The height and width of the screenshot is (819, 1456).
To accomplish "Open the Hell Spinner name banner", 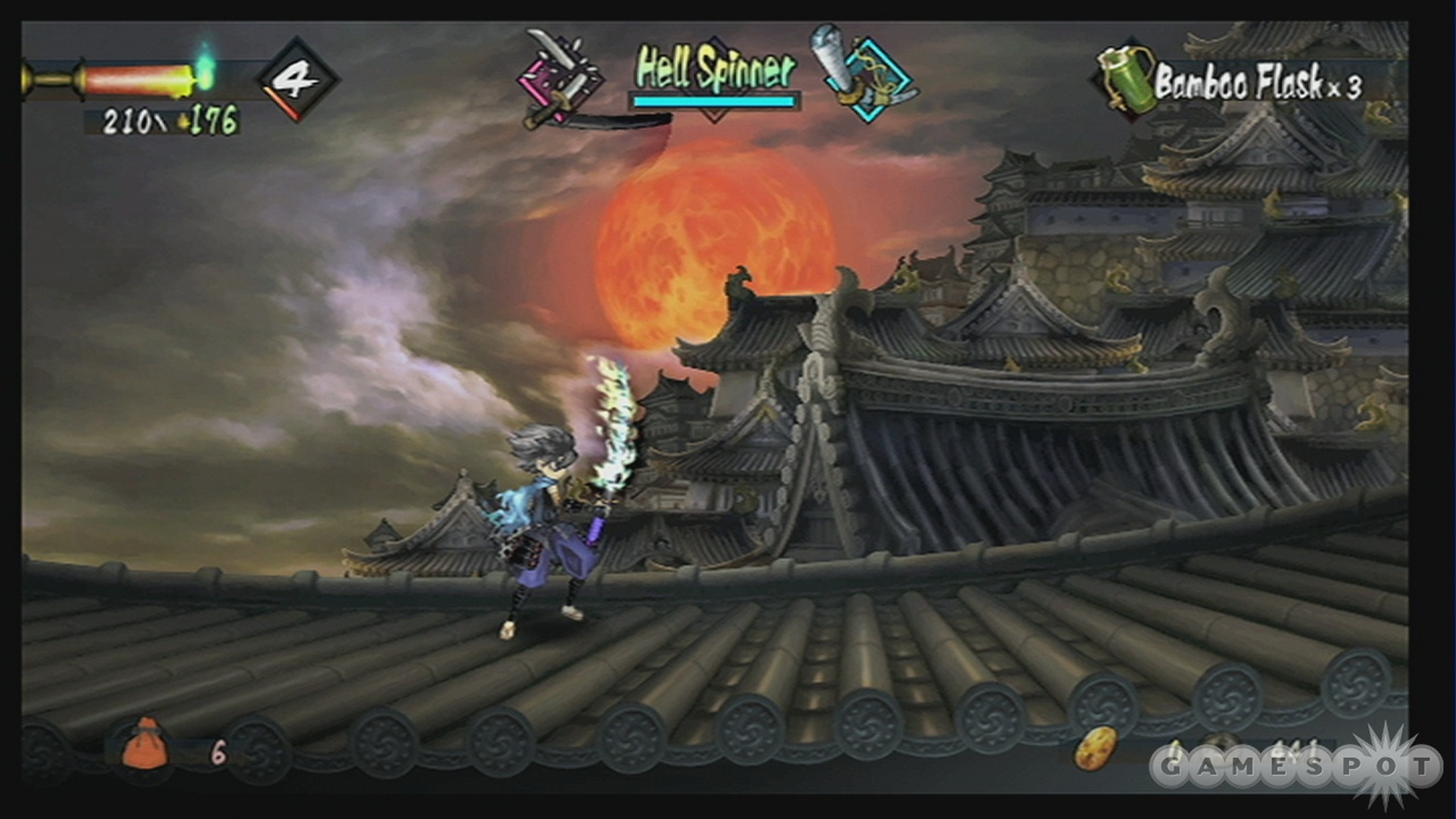I will [x=713, y=70].
